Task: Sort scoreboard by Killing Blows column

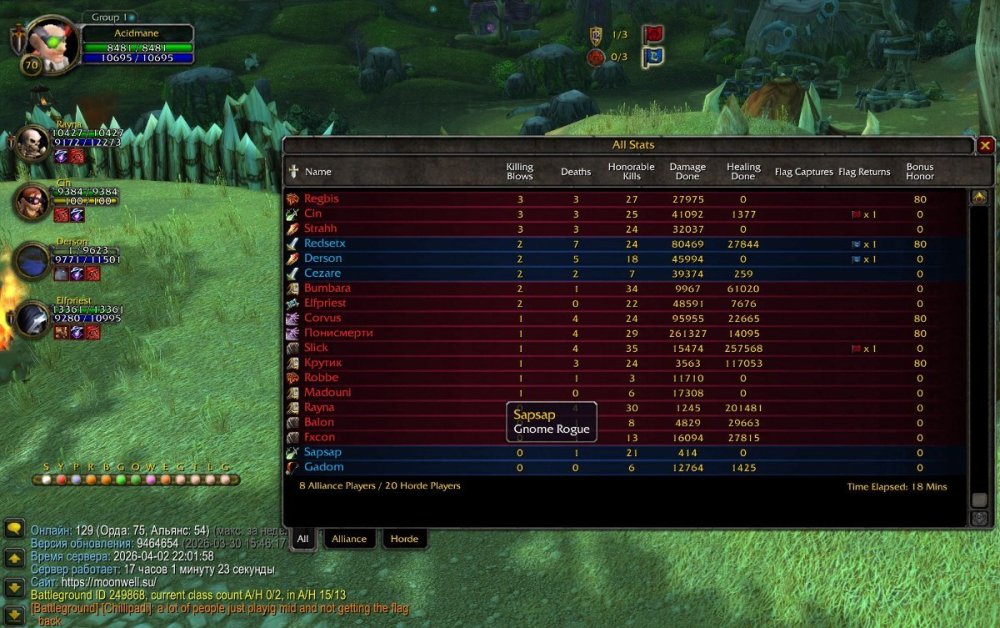Action: [x=520, y=172]
